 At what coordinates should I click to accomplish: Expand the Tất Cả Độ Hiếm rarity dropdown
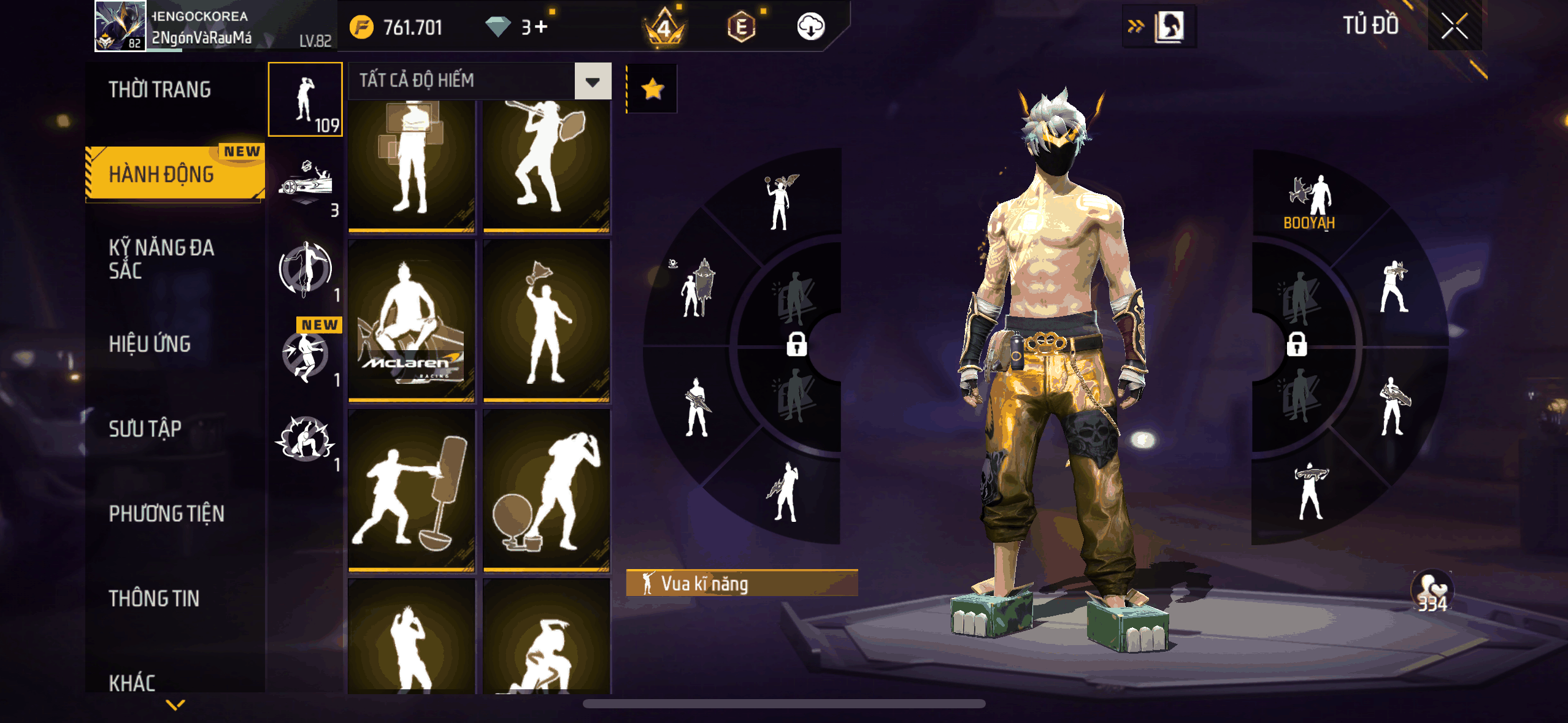593,81
